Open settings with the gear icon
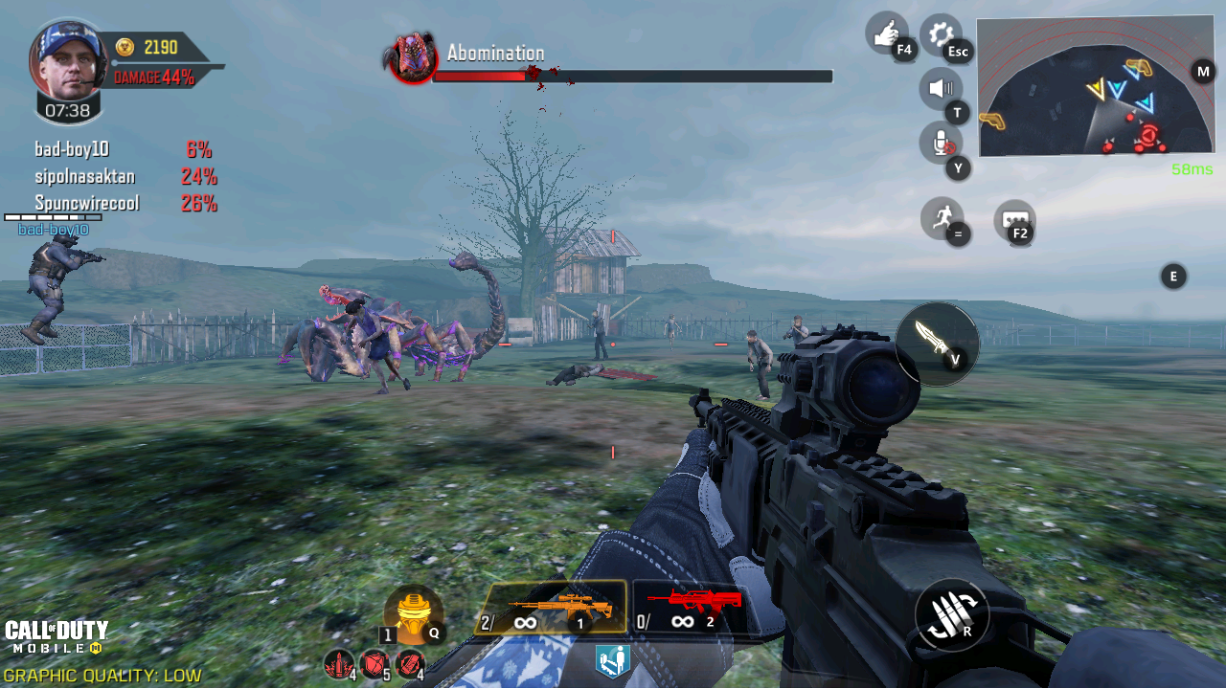The height and width of the screenshot is (688, 1226). (940, 35)
